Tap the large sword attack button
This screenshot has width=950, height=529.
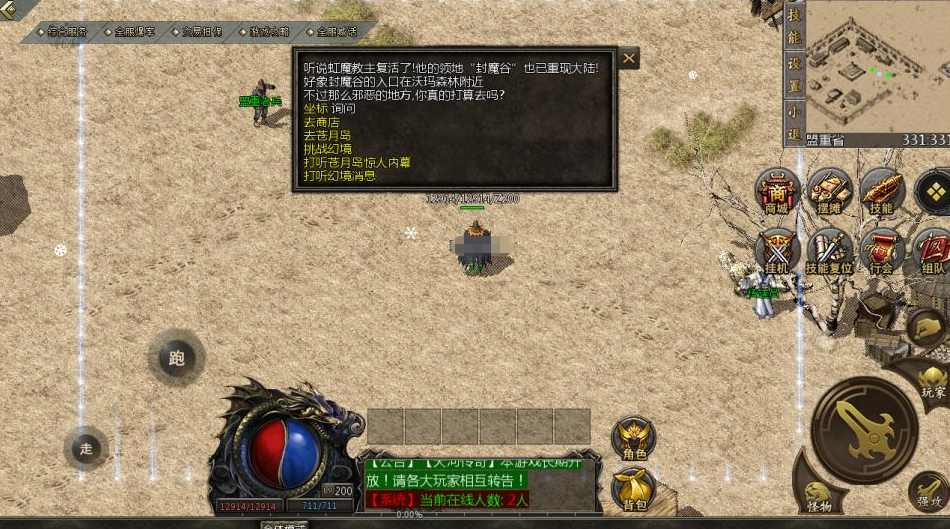pos(864,429)
